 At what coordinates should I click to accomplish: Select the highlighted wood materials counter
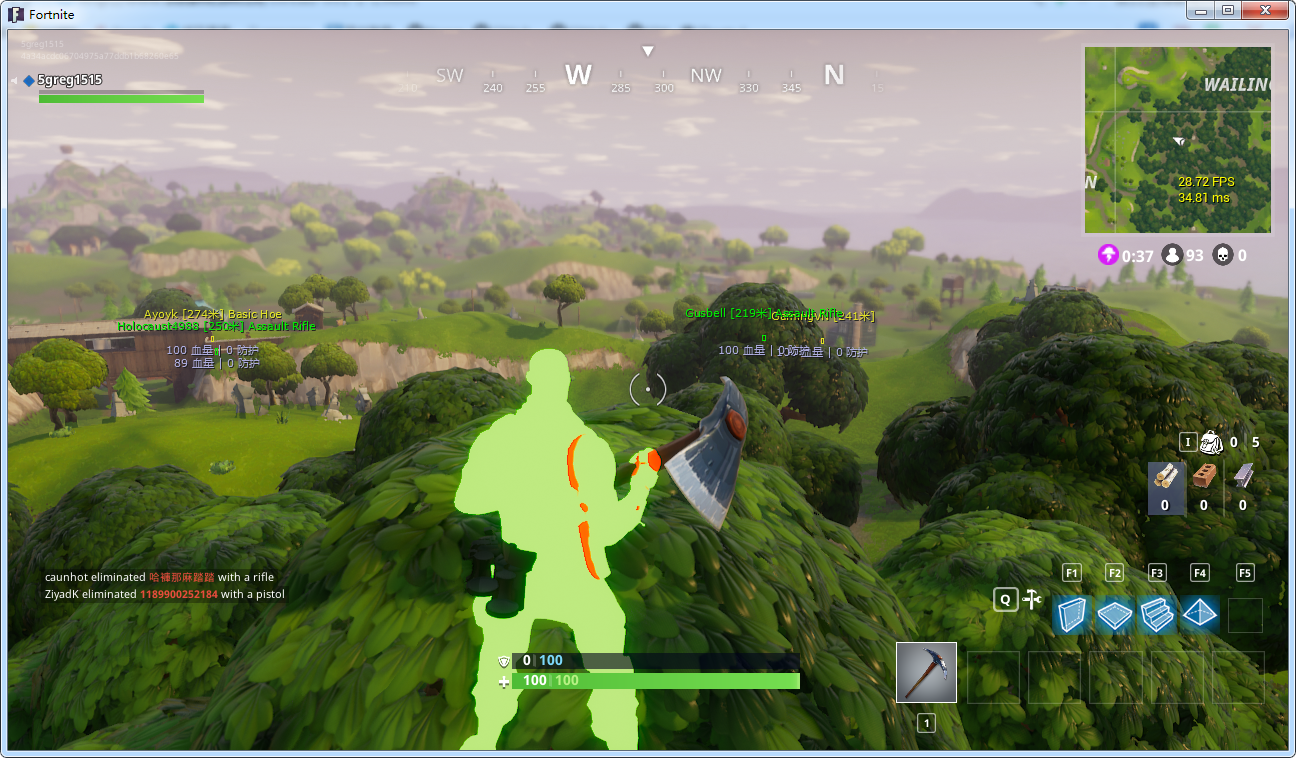pos(1165,490)
